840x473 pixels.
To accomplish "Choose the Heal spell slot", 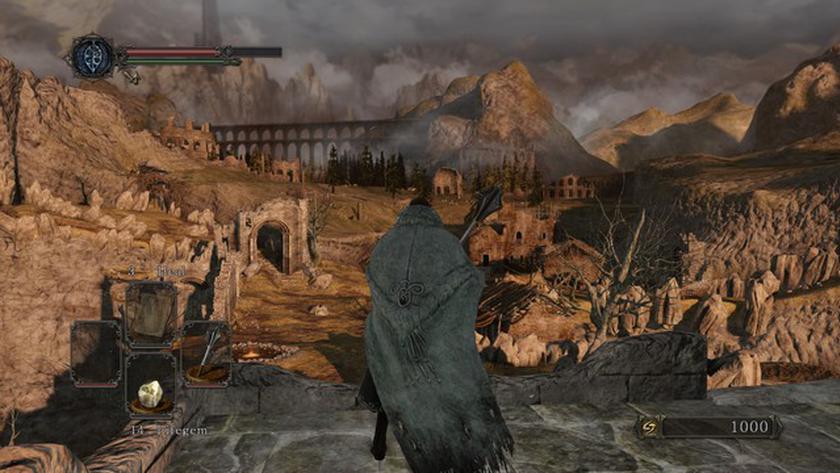I will tap(150, 314).
